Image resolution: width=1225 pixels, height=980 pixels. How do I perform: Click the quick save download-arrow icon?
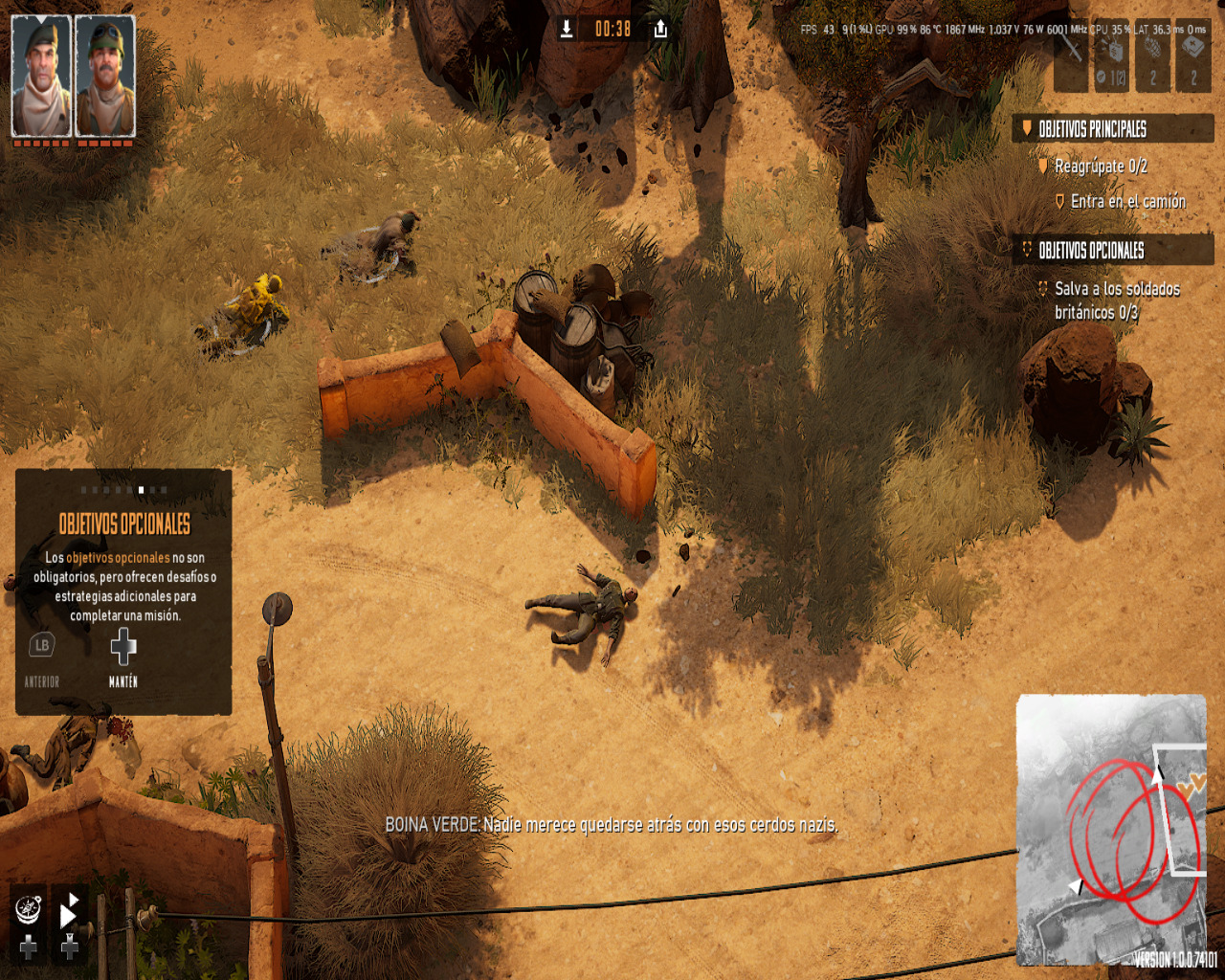(x=567, y=29)
